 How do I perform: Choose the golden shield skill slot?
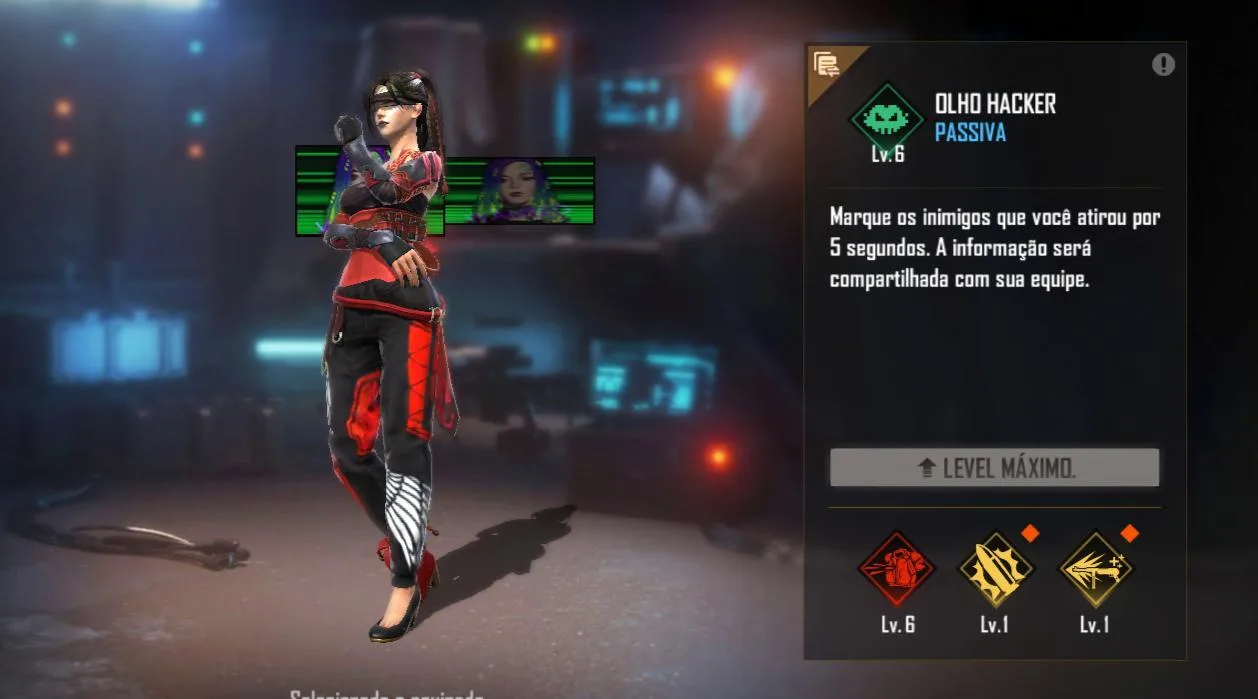click(995, 569)
